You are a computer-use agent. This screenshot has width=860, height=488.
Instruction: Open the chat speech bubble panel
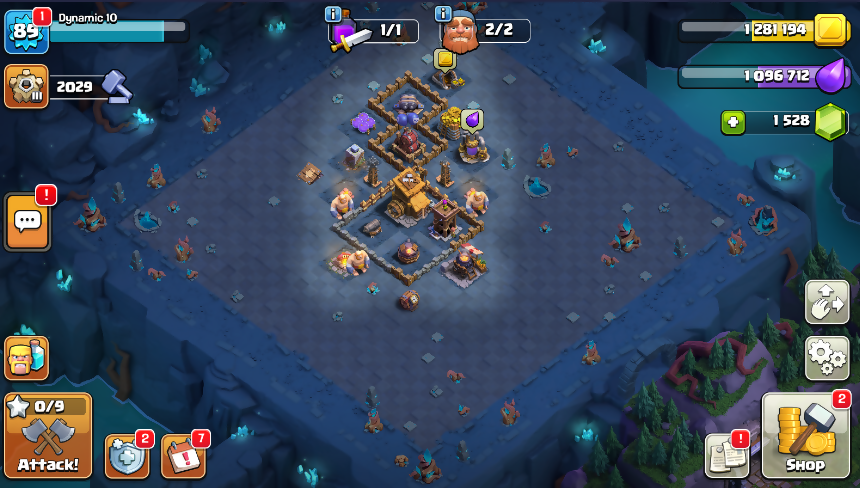coord(27,222)
